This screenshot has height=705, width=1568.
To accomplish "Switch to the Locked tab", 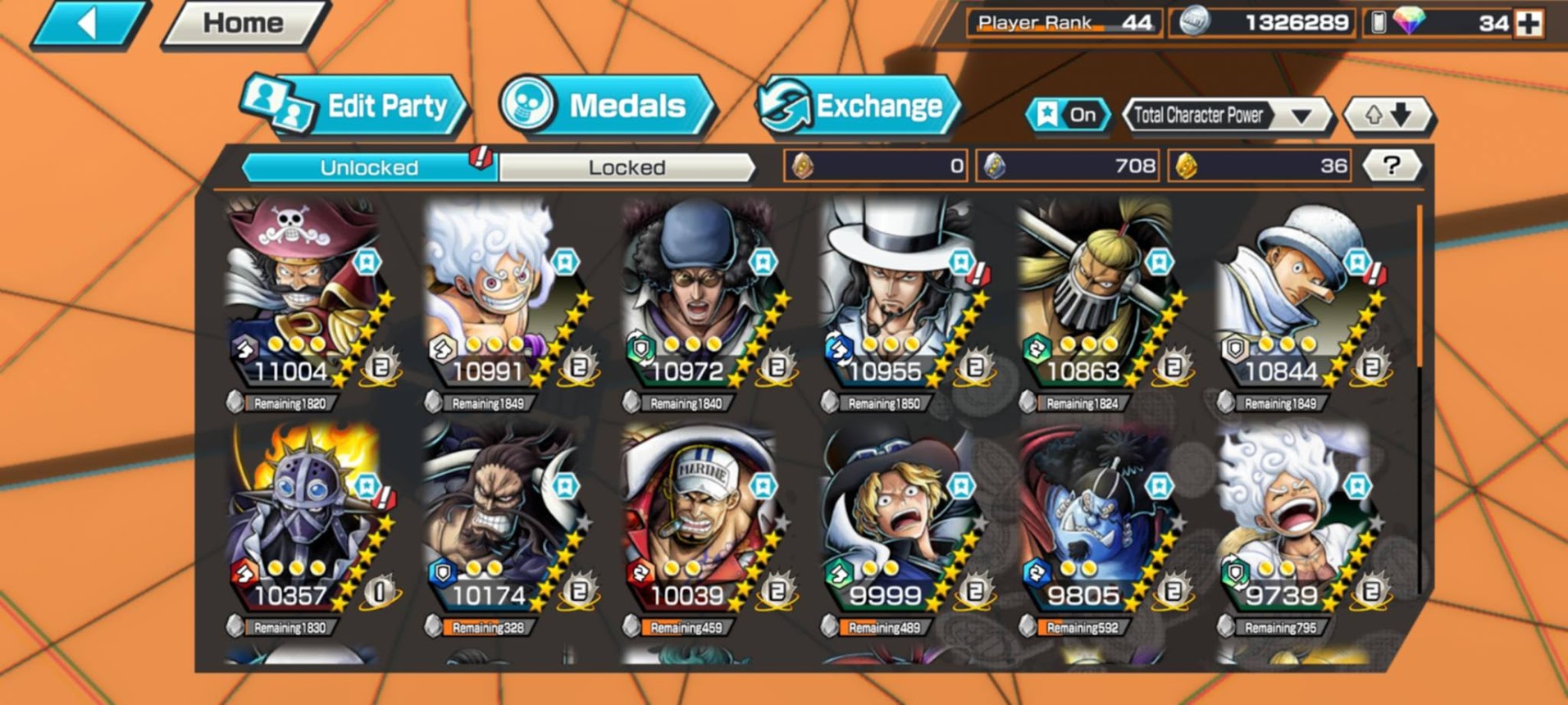I will [627, 167].
